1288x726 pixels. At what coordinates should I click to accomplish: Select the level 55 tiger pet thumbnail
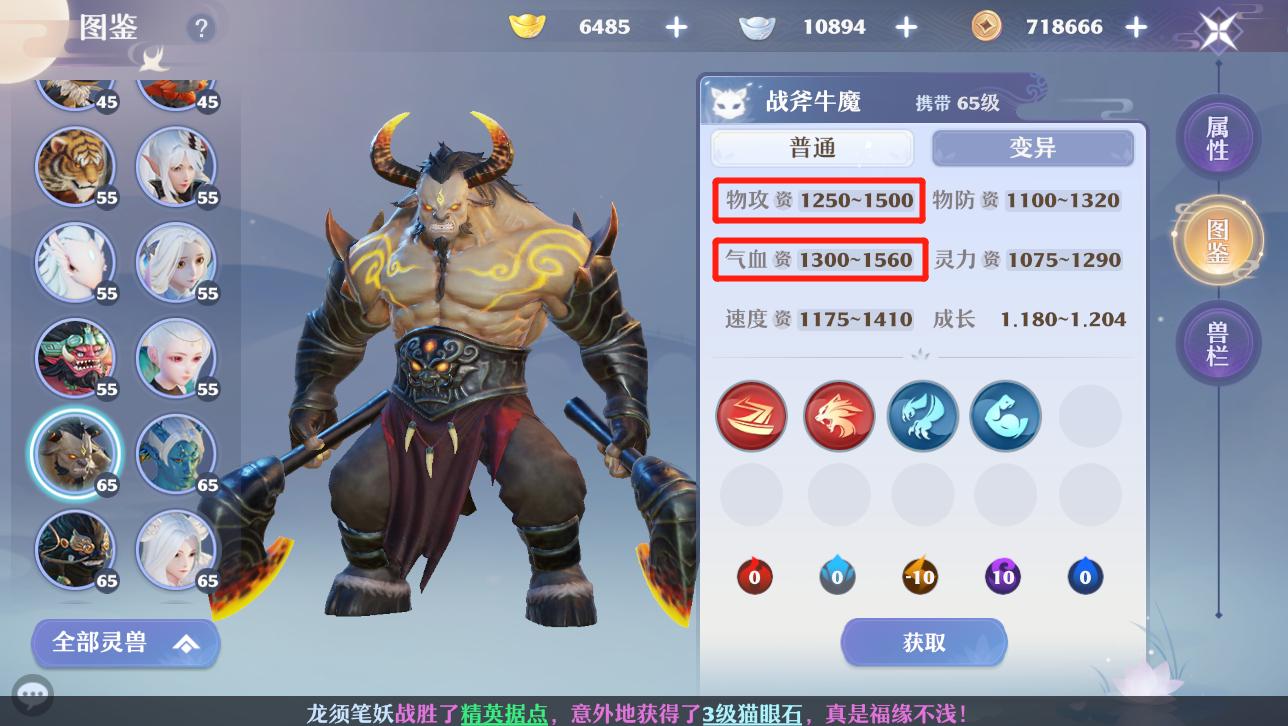(75, 167)
